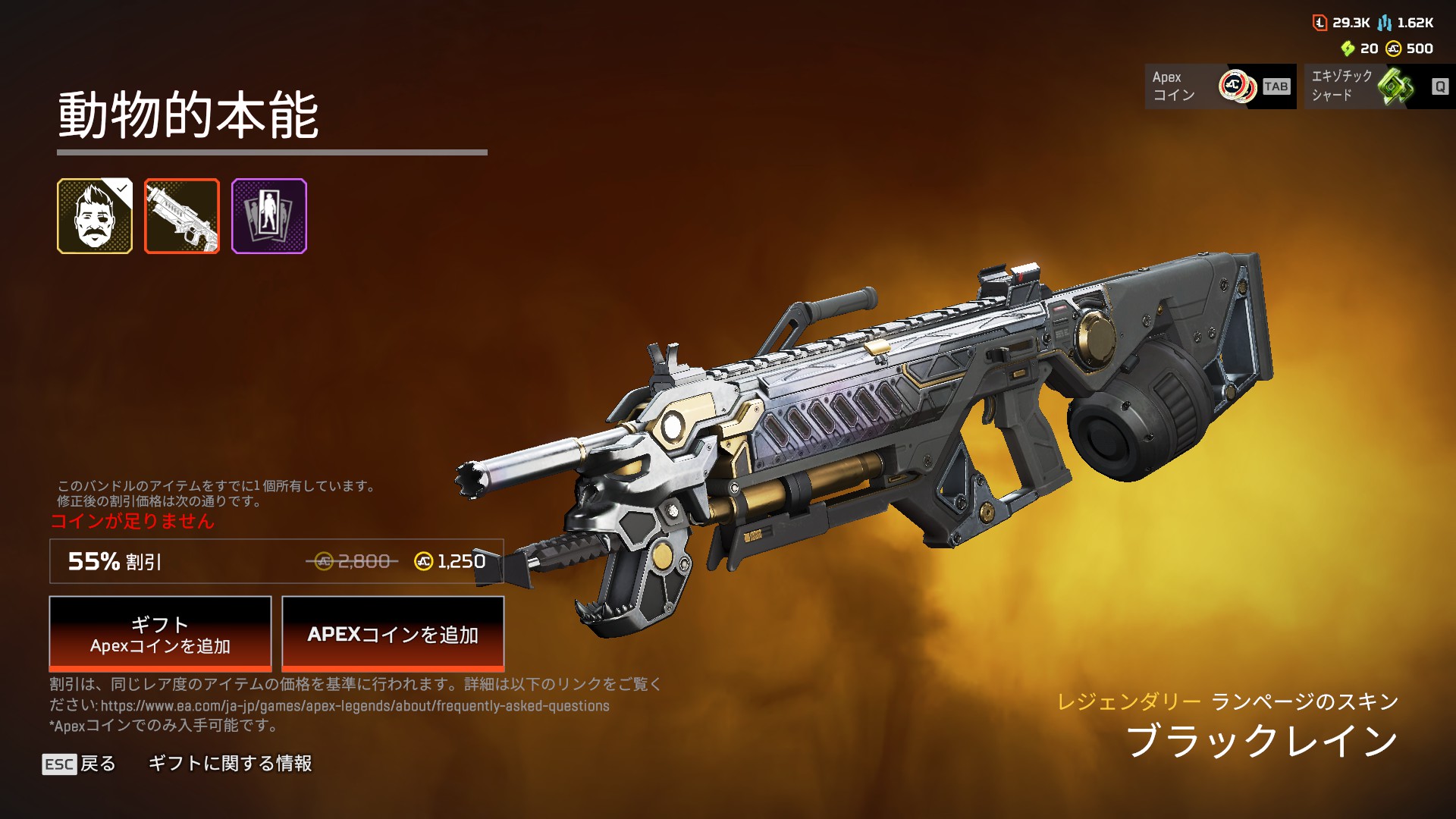Open the Apexコイン currency panel
1456x819 pixels.
1219,86
